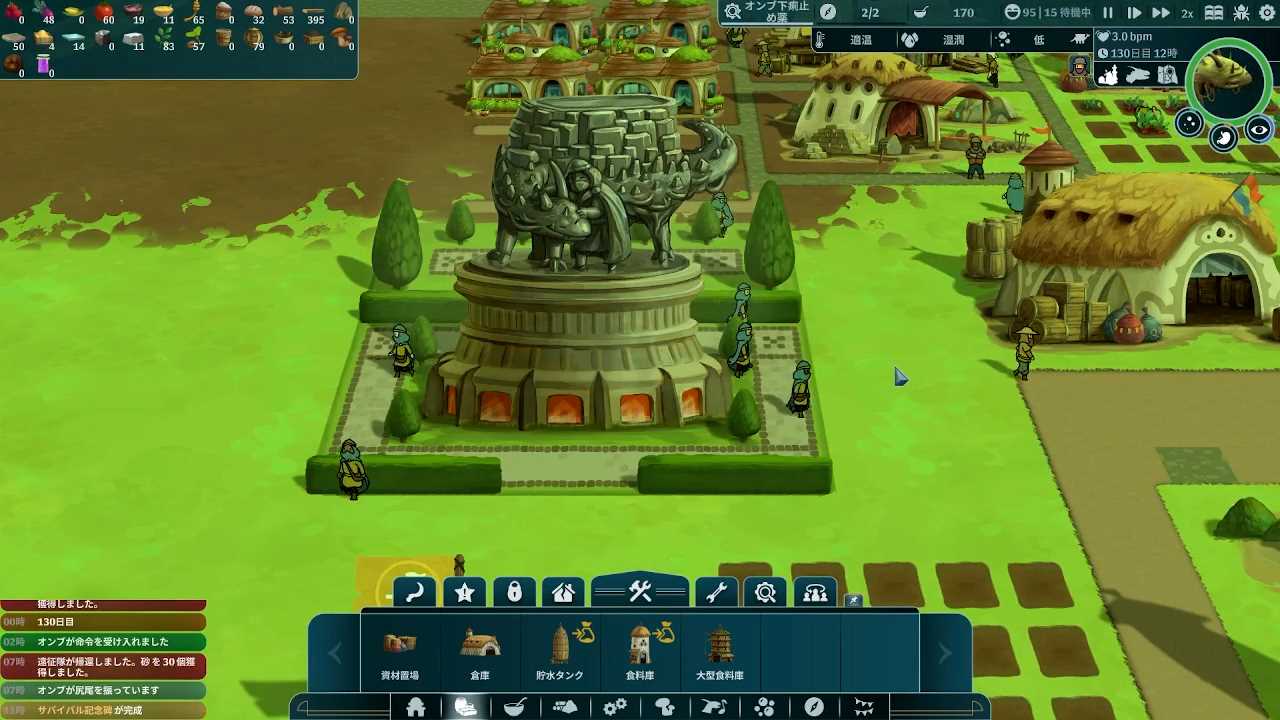Select the 大型食料庫 large food storage
Screen dimensions: 1280x720
[x=720, y=654]
